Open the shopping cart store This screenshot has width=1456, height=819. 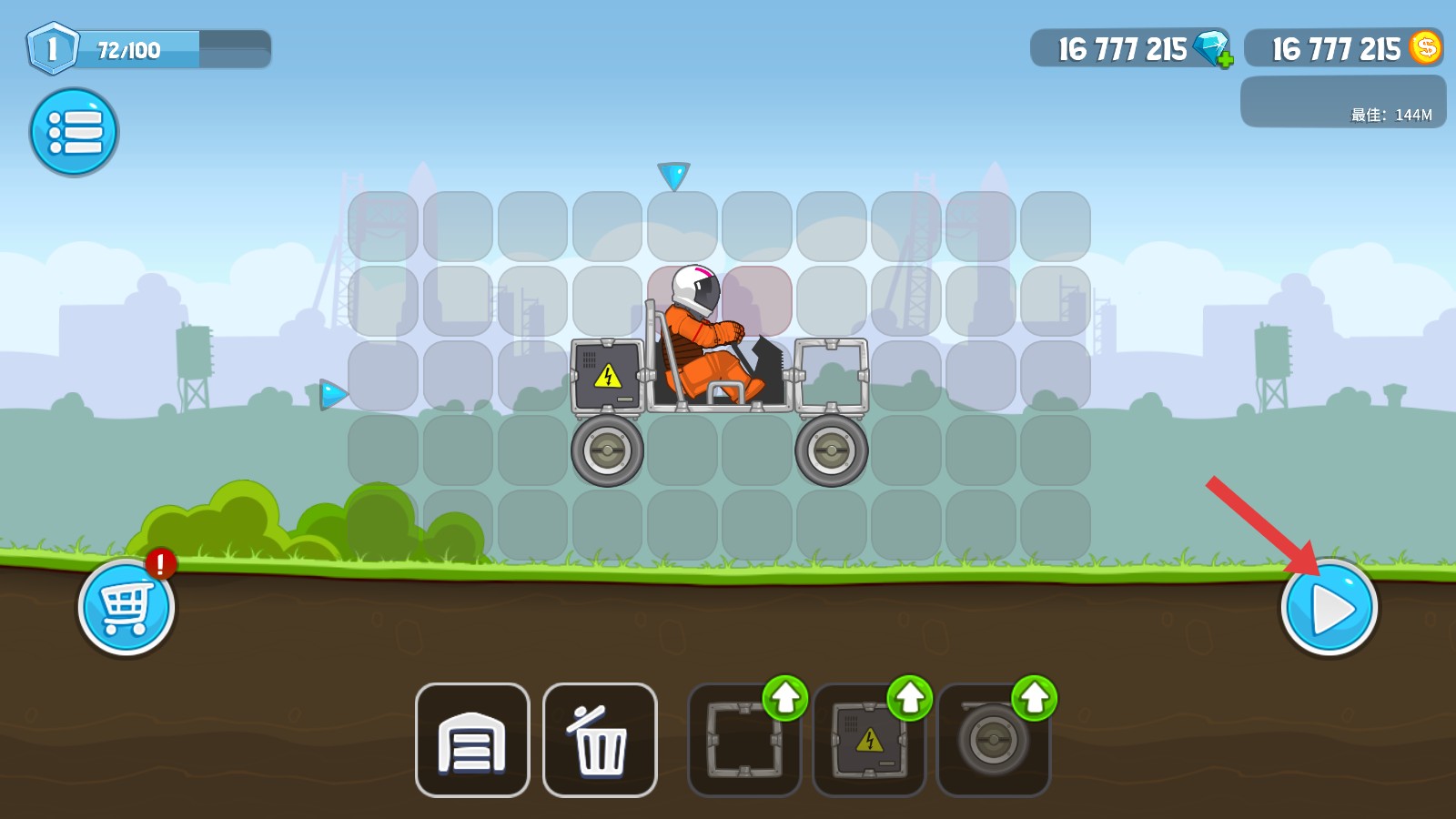click(x=126, y=607)
